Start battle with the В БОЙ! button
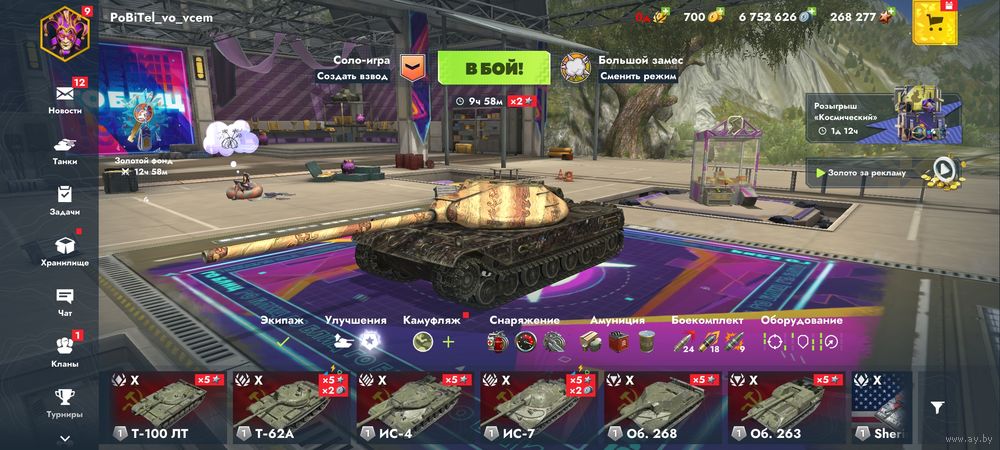The width and height of the screenshot is (1000, 450). click(x=494, y=68)
